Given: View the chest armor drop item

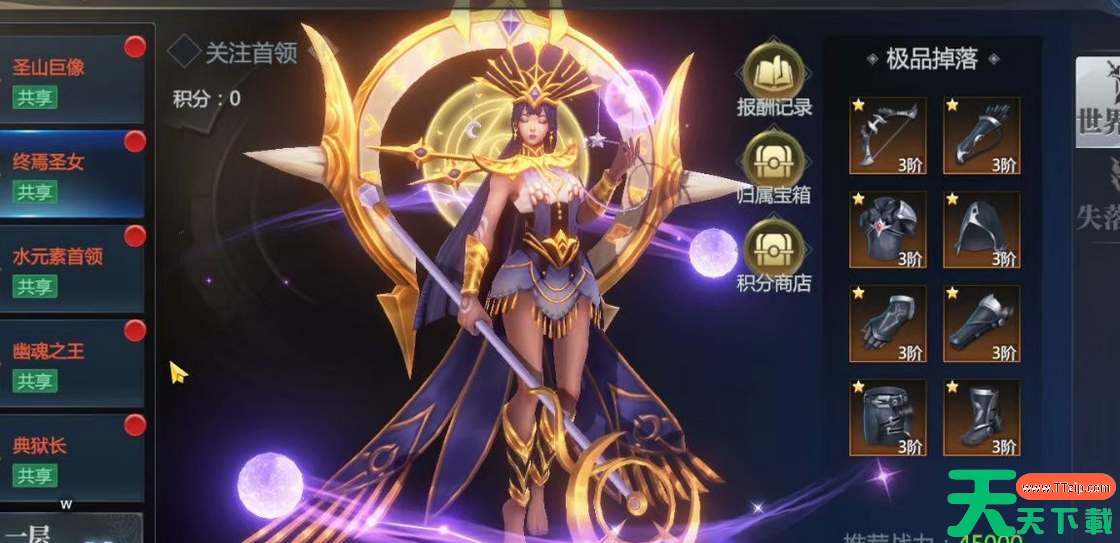Looking at the screenshot, I should 887,230.
